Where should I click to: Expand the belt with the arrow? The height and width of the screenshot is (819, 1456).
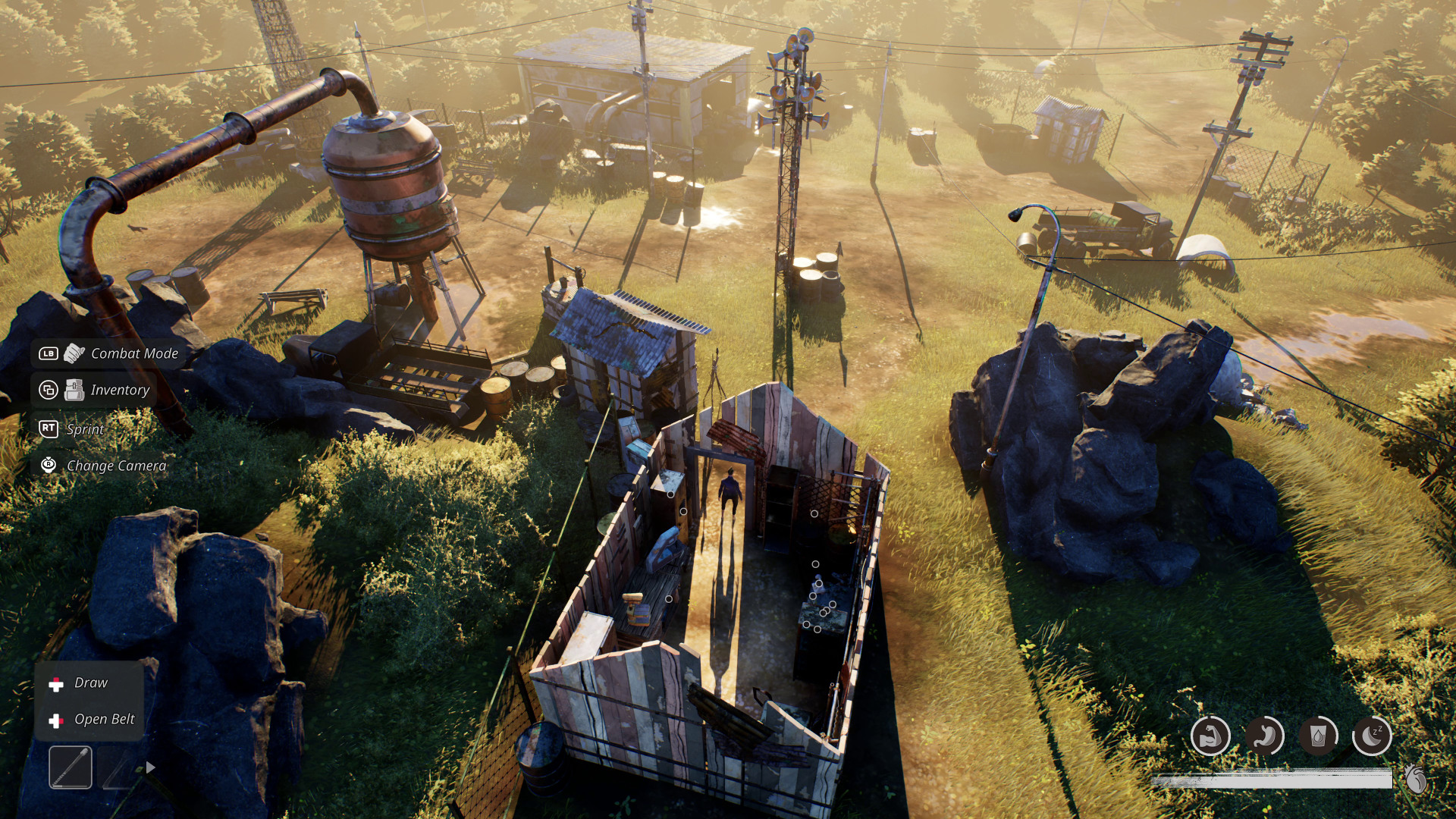click(x=151, y=767)
